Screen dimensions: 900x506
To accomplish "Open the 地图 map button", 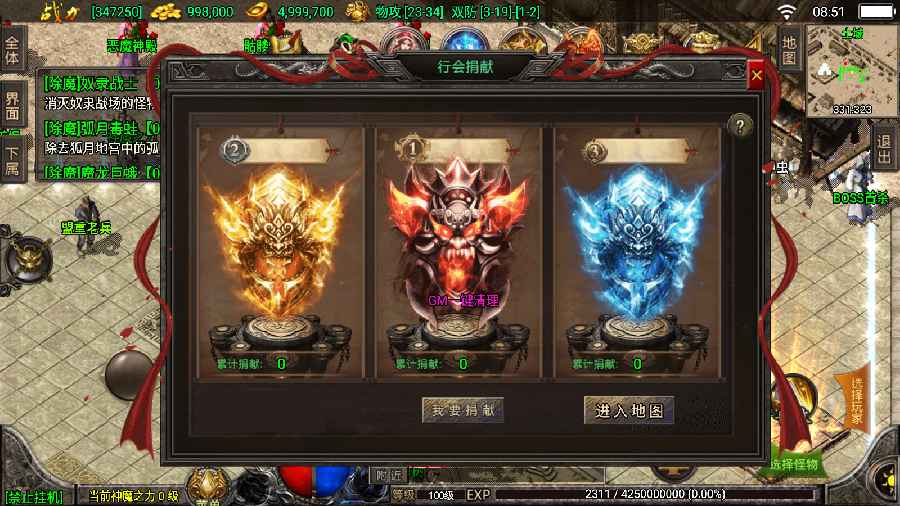I will point(789,51).
